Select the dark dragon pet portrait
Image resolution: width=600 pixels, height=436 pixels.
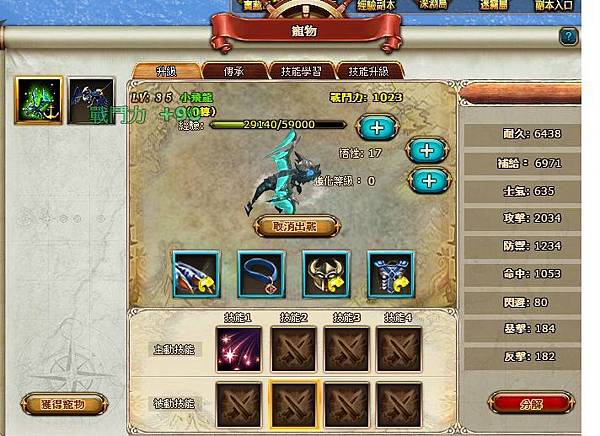click(90, 99)
